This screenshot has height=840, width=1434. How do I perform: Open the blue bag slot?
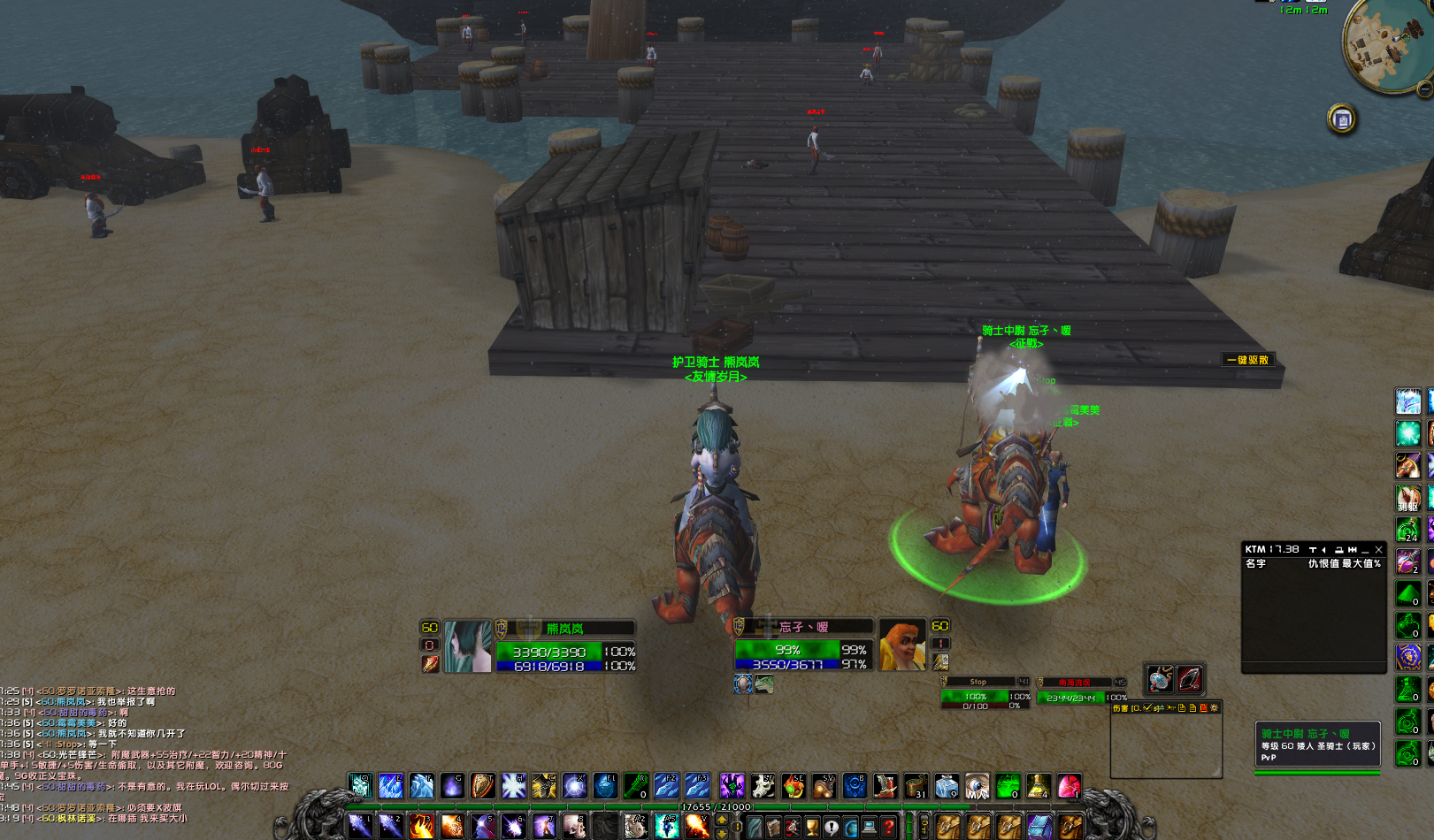[1039, 828]
